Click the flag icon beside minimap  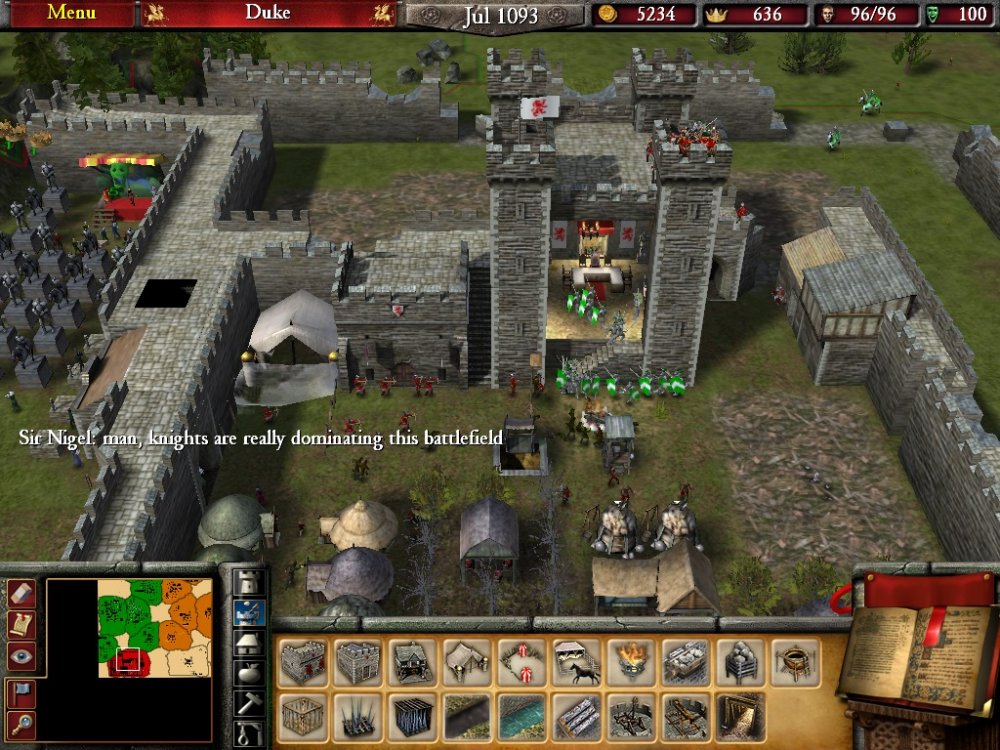(x=22, y=692)
